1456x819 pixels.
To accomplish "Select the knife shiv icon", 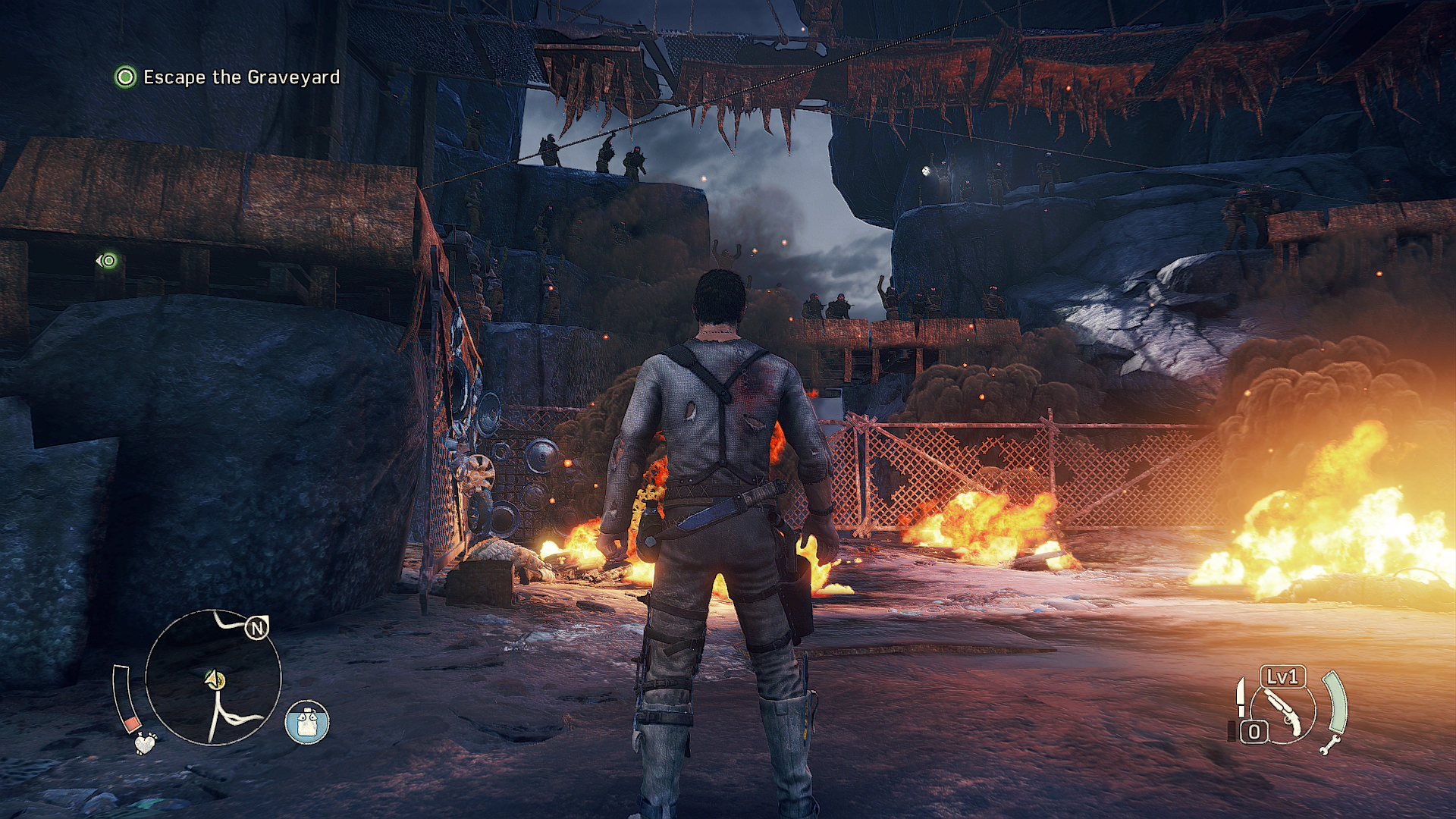I will 1241,697.
